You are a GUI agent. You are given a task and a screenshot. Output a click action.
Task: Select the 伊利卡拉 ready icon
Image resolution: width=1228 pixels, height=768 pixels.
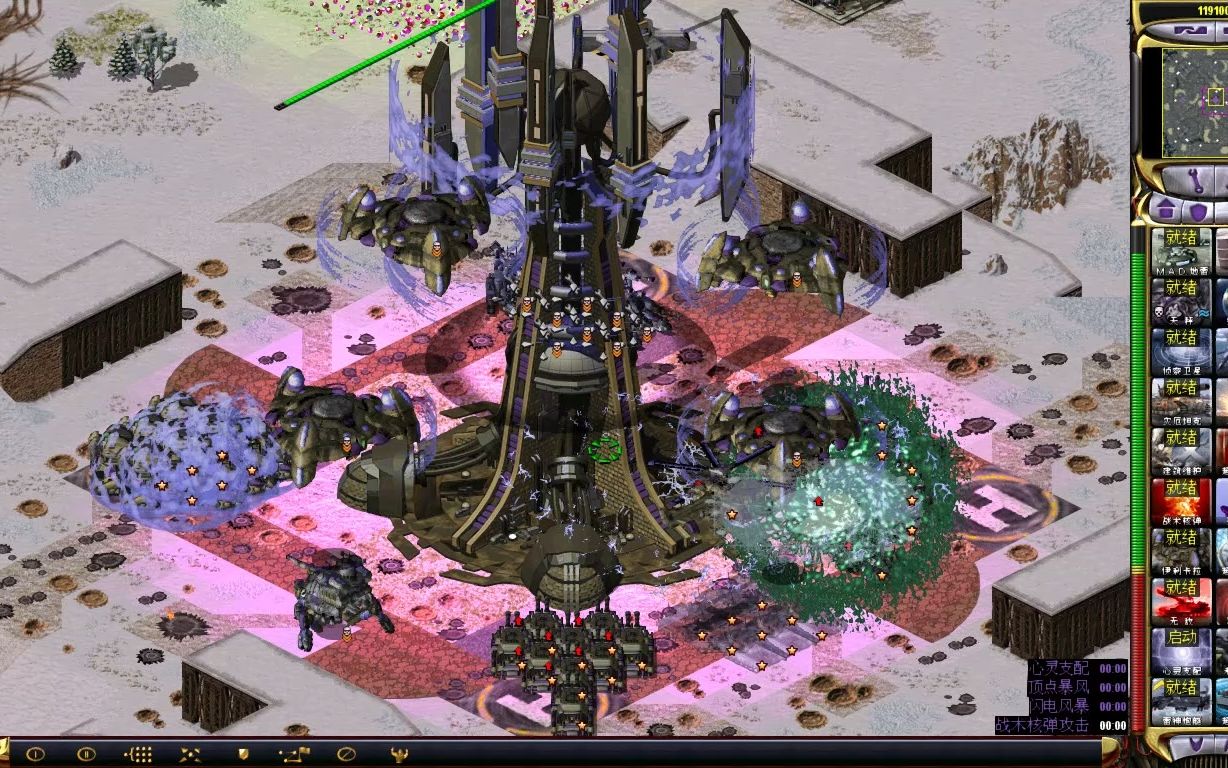pyautogui.click(x=1181, y=550)
